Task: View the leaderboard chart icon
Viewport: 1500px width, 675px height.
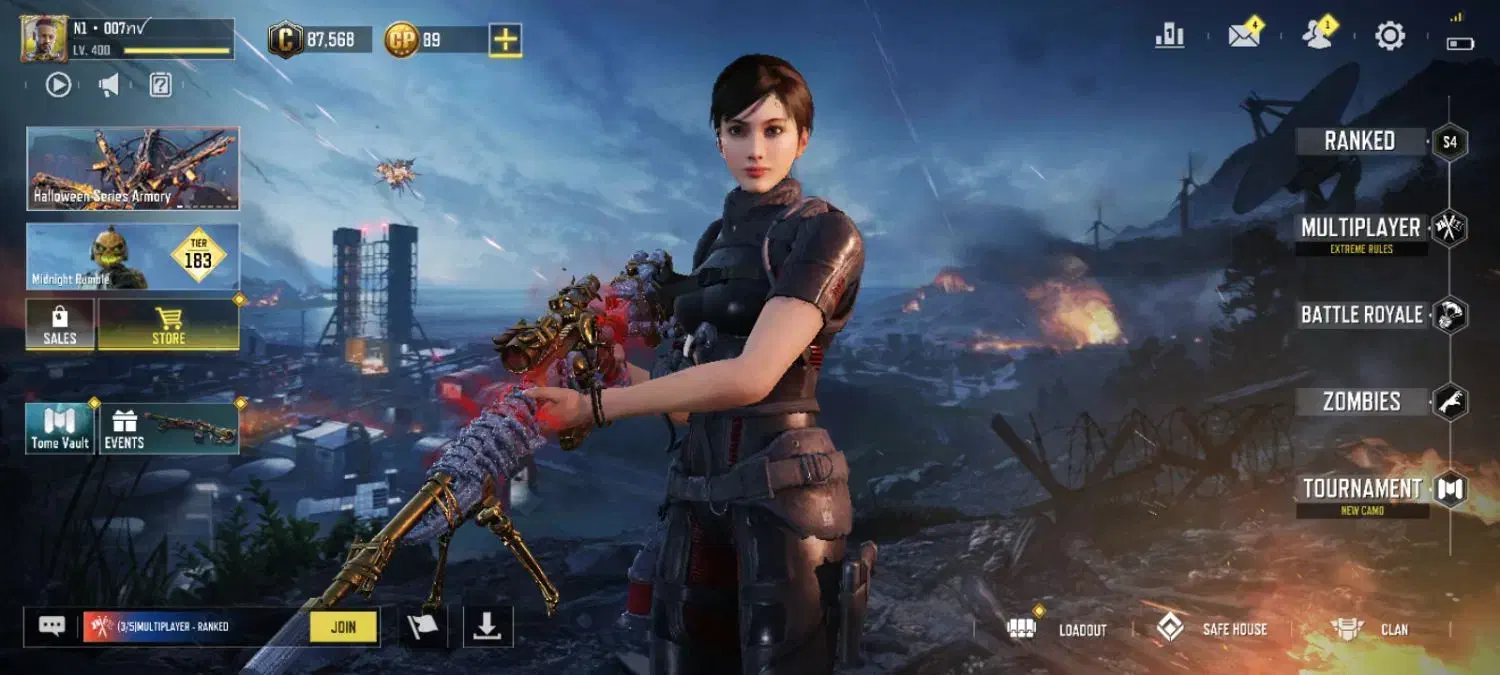Action: tap(1170, 37)
